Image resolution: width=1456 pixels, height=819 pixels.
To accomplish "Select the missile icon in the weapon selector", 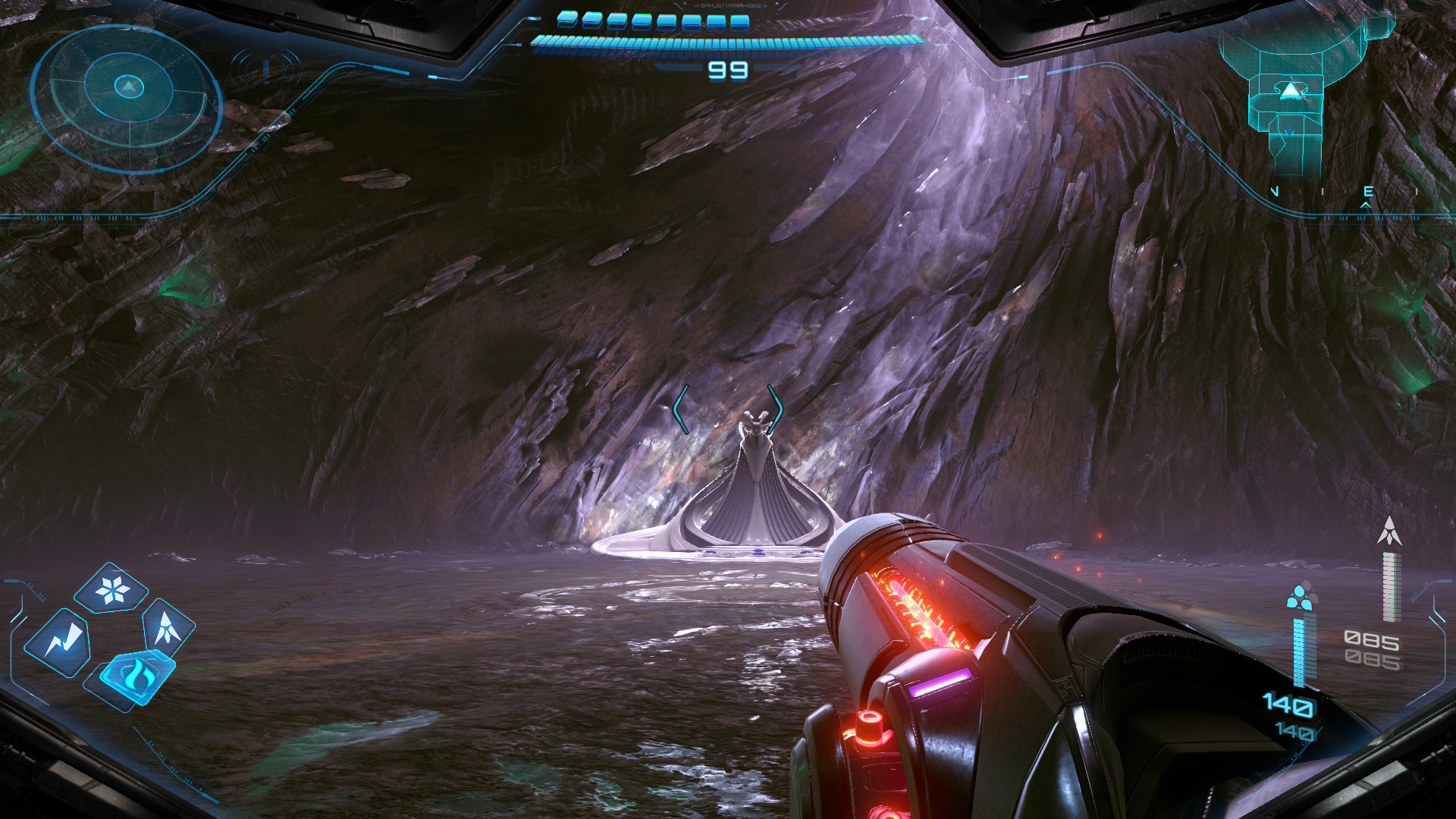I will (x=167, y=628).
